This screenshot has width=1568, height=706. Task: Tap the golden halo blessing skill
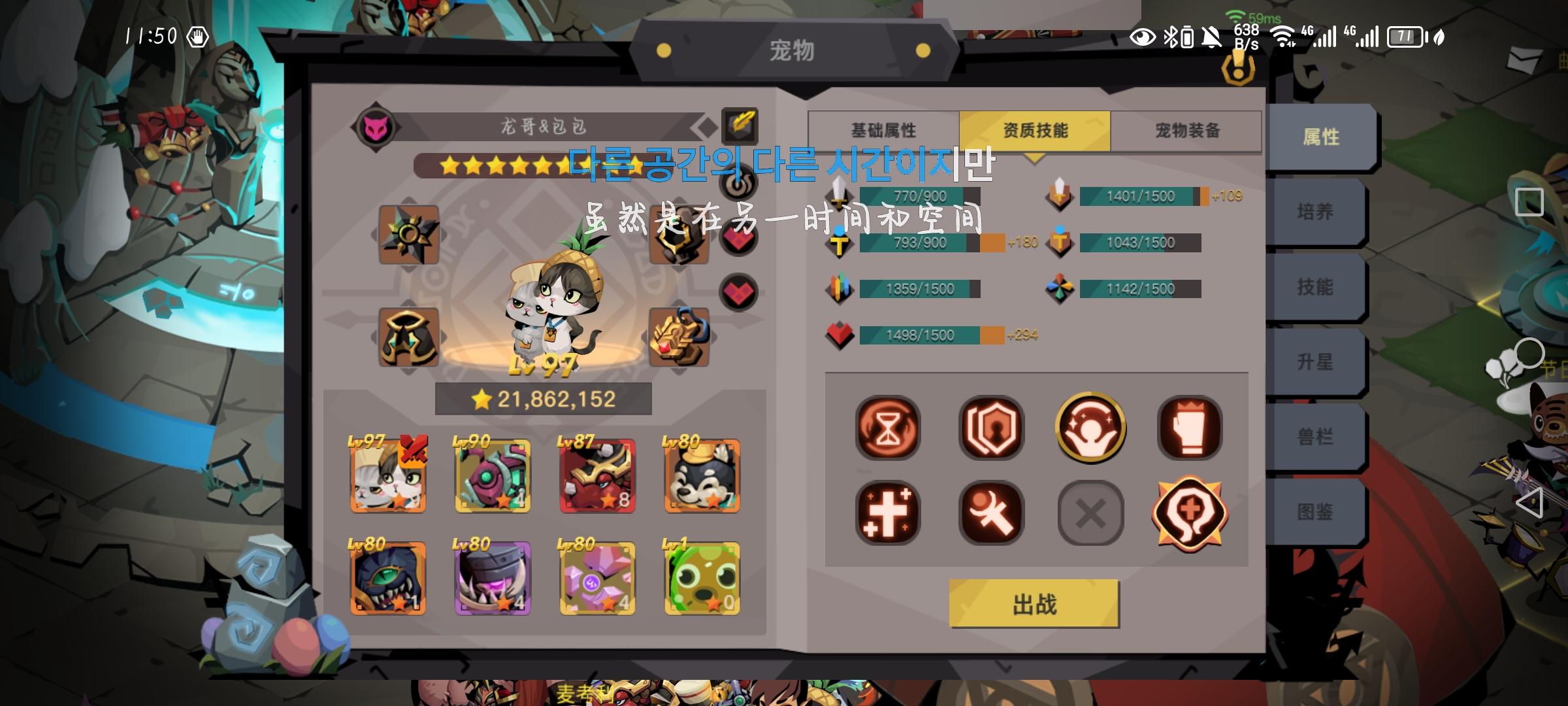coord(1090,428)
